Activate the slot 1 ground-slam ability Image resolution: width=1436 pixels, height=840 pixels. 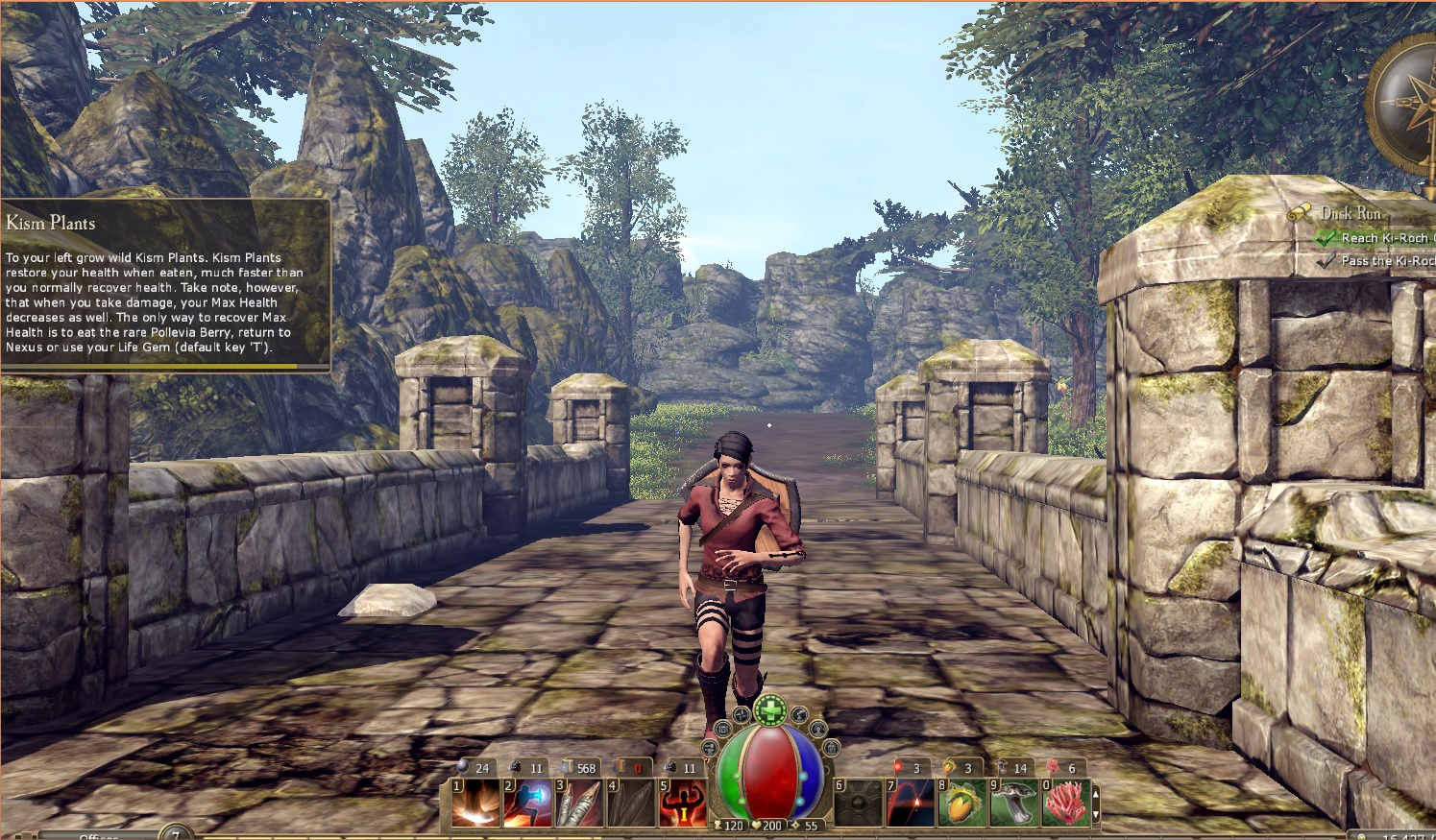click(x=477, y=803)
